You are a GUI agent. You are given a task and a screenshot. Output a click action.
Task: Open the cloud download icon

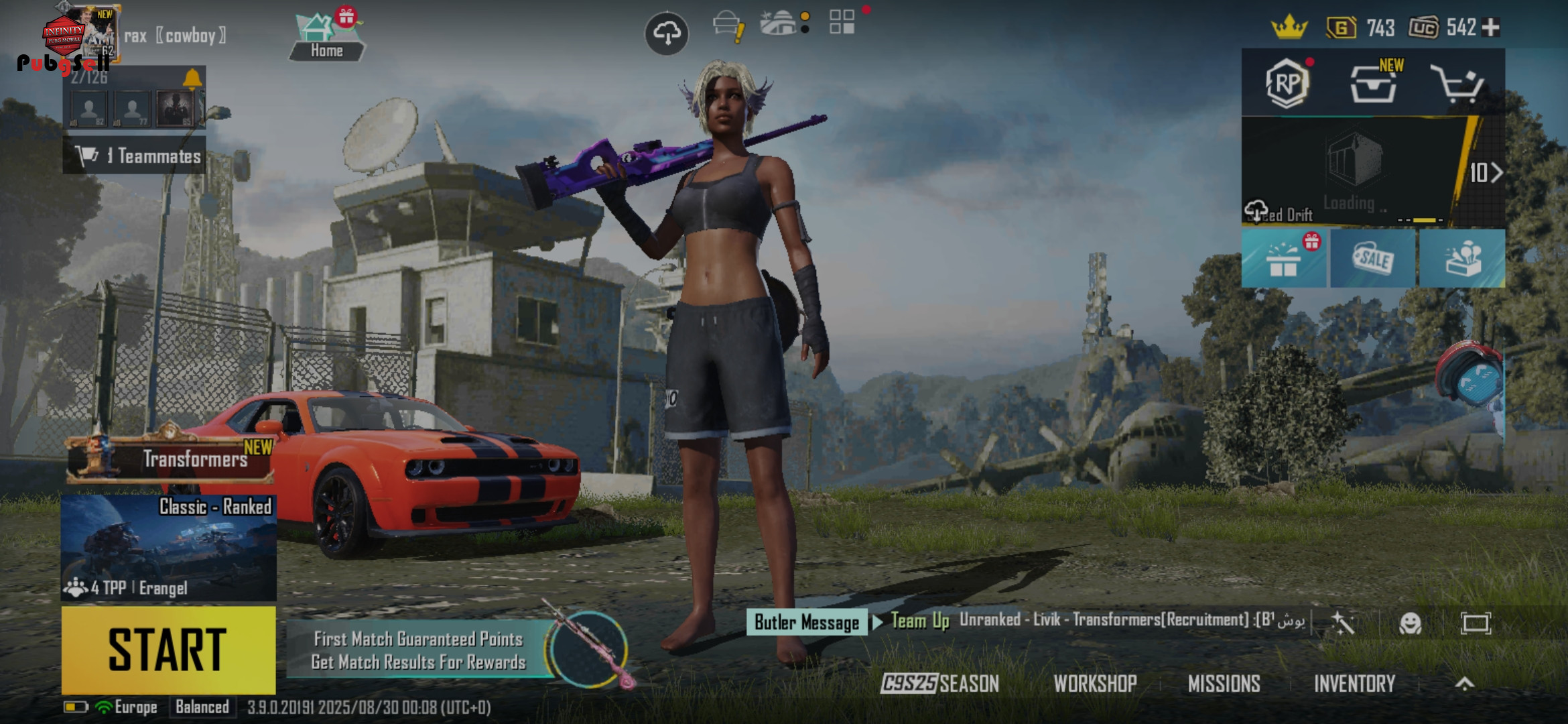pyautogui.click(x=666, y=33)
